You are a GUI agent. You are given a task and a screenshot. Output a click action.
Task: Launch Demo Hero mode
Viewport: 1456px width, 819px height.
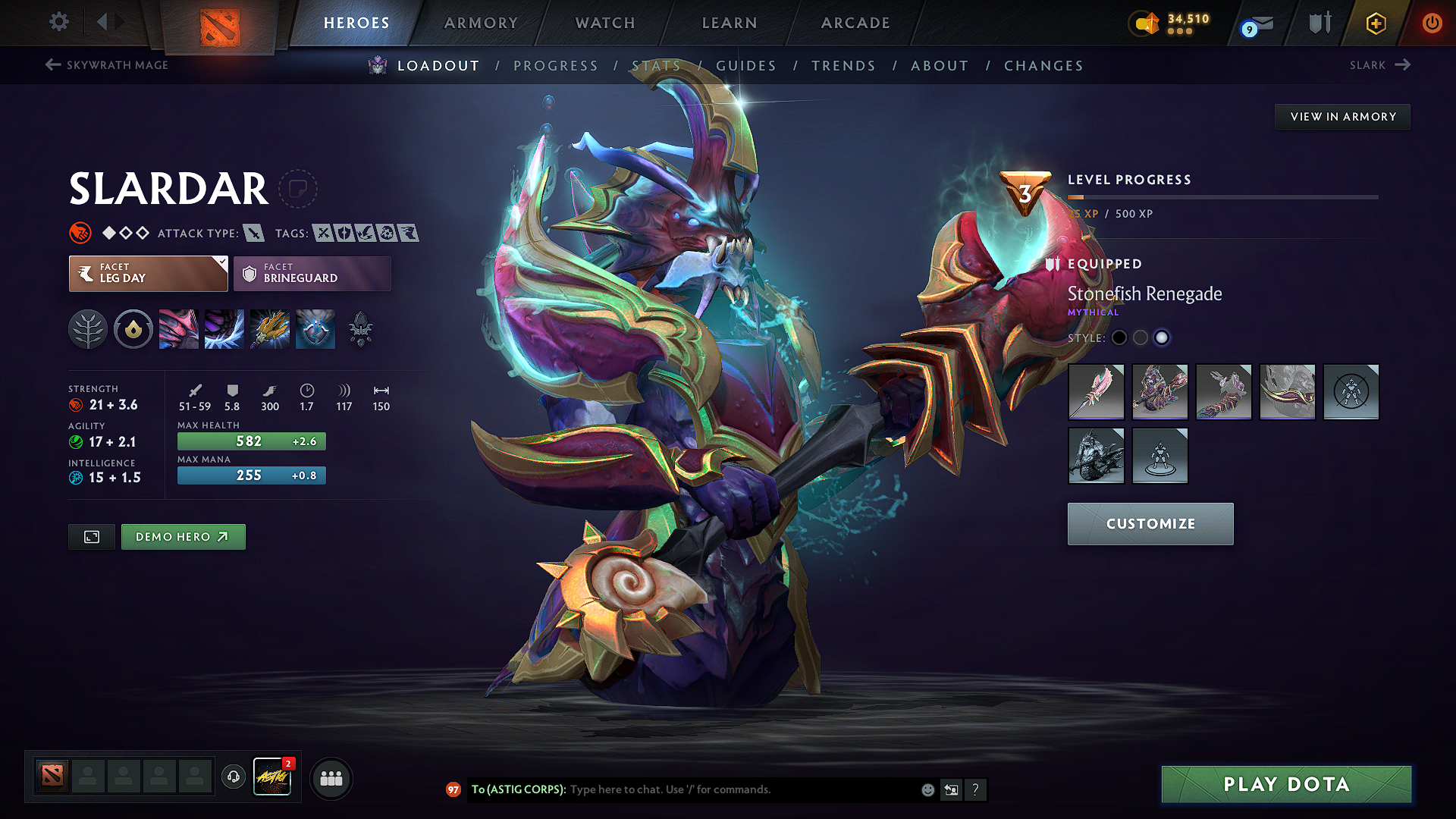point(183,537)
